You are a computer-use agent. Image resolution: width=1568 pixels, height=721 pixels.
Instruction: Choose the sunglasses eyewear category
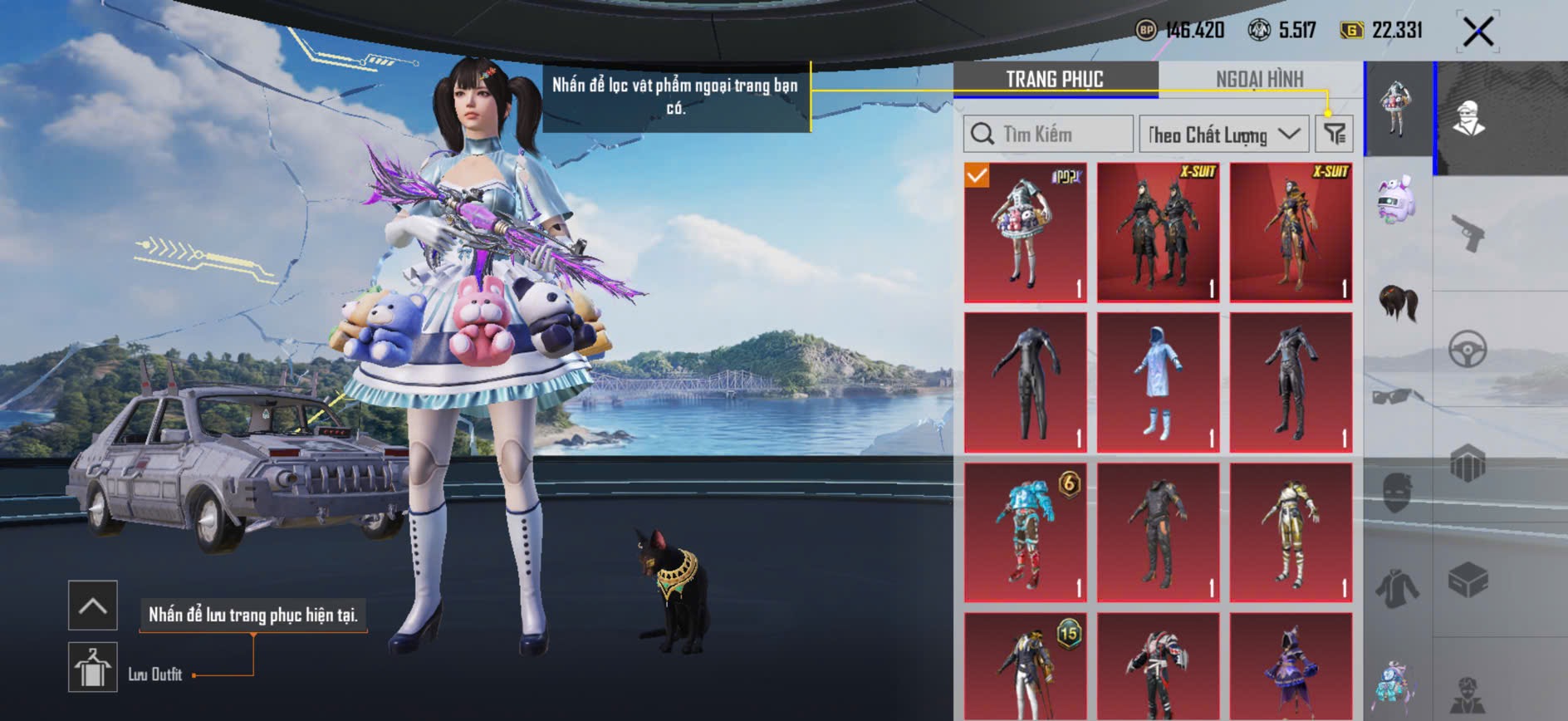(x=1399, y=396)
